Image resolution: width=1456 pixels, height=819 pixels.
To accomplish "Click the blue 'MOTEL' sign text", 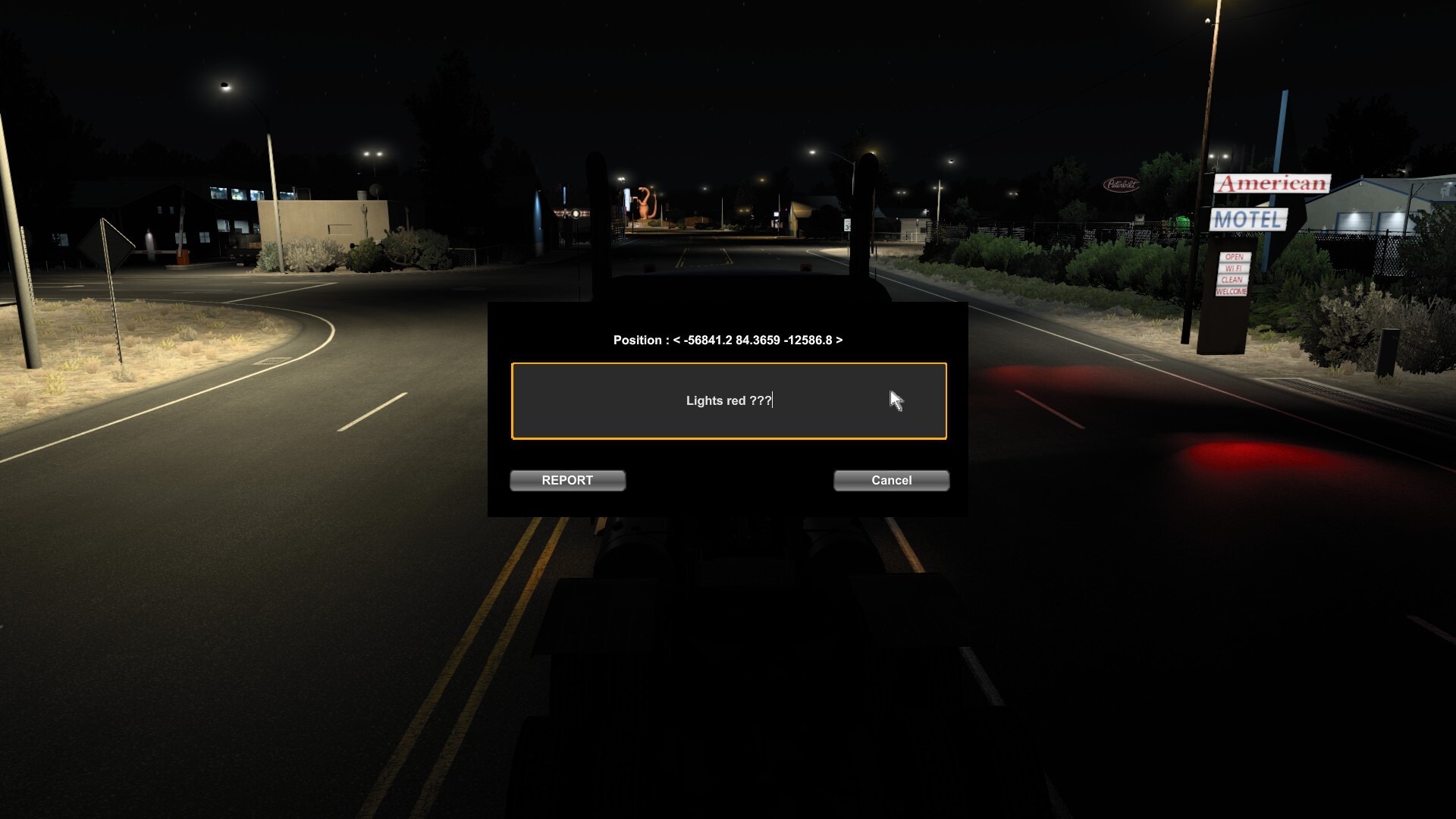I will [x=1247, y=219].
